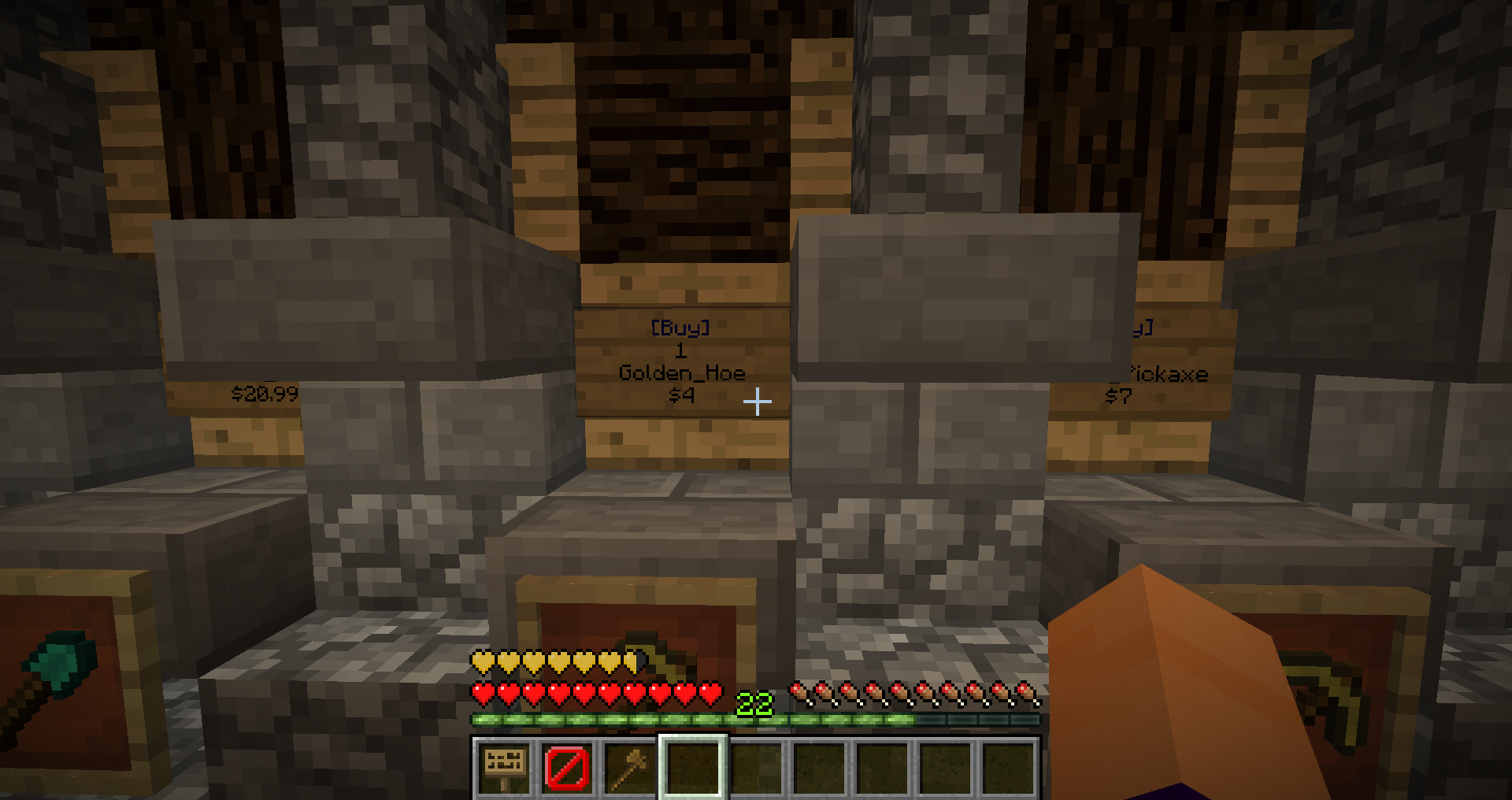Viewport: 1512px width, 800px height.
Task: Click the $4 price text on the center sign
Action: [x=682, y=396]
